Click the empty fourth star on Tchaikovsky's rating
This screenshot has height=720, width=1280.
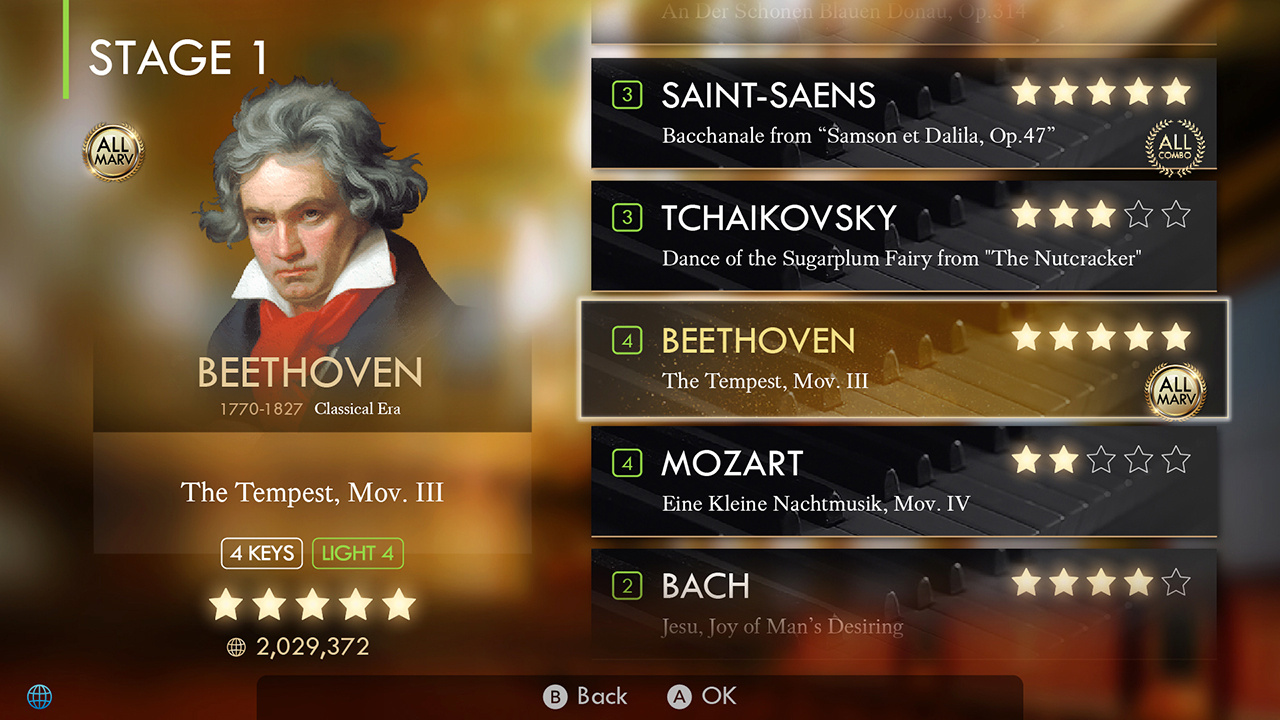(x=1139, y=214)
